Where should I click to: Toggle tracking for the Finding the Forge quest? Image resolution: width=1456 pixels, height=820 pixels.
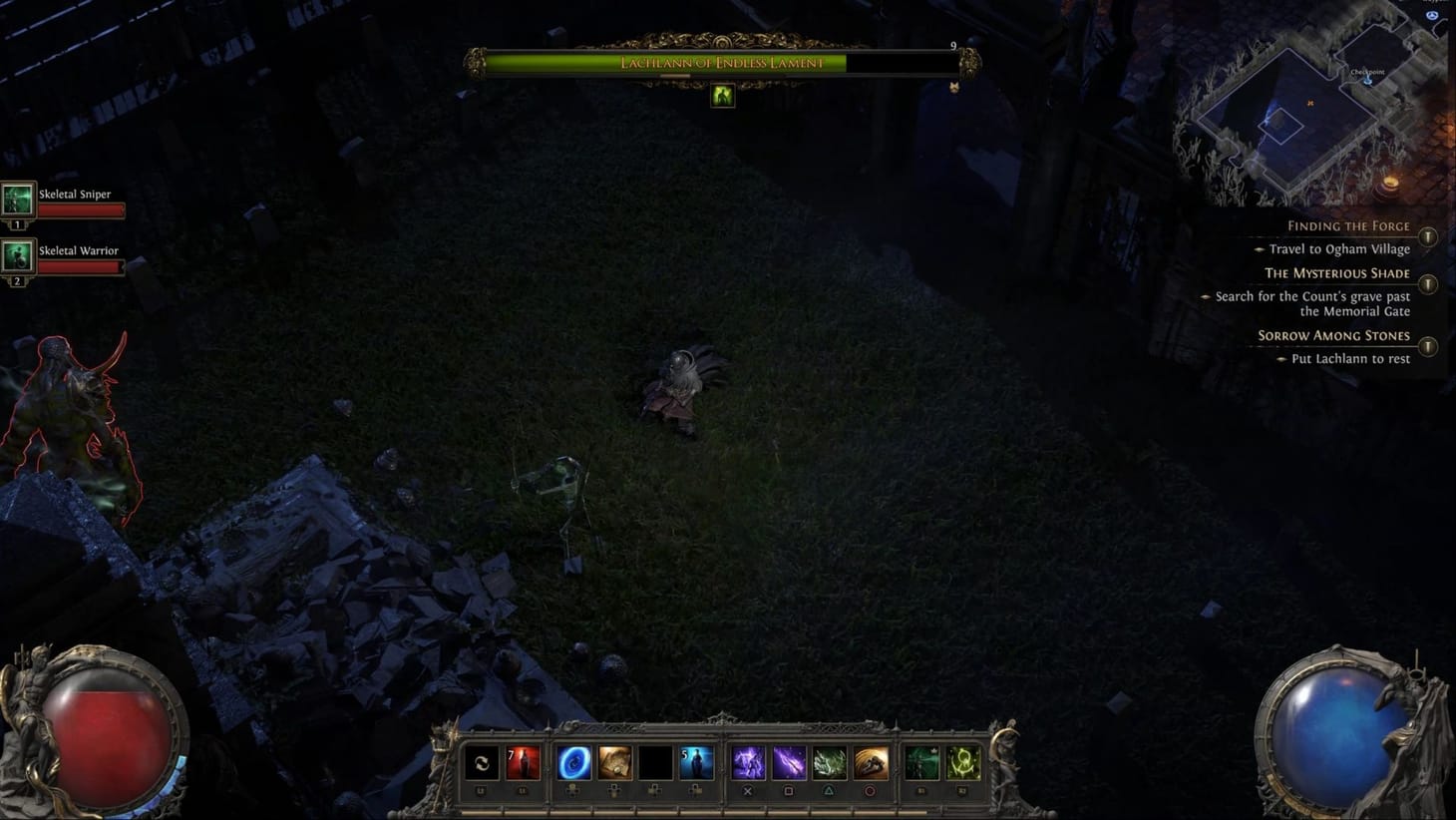click(x=1428, y=237)
